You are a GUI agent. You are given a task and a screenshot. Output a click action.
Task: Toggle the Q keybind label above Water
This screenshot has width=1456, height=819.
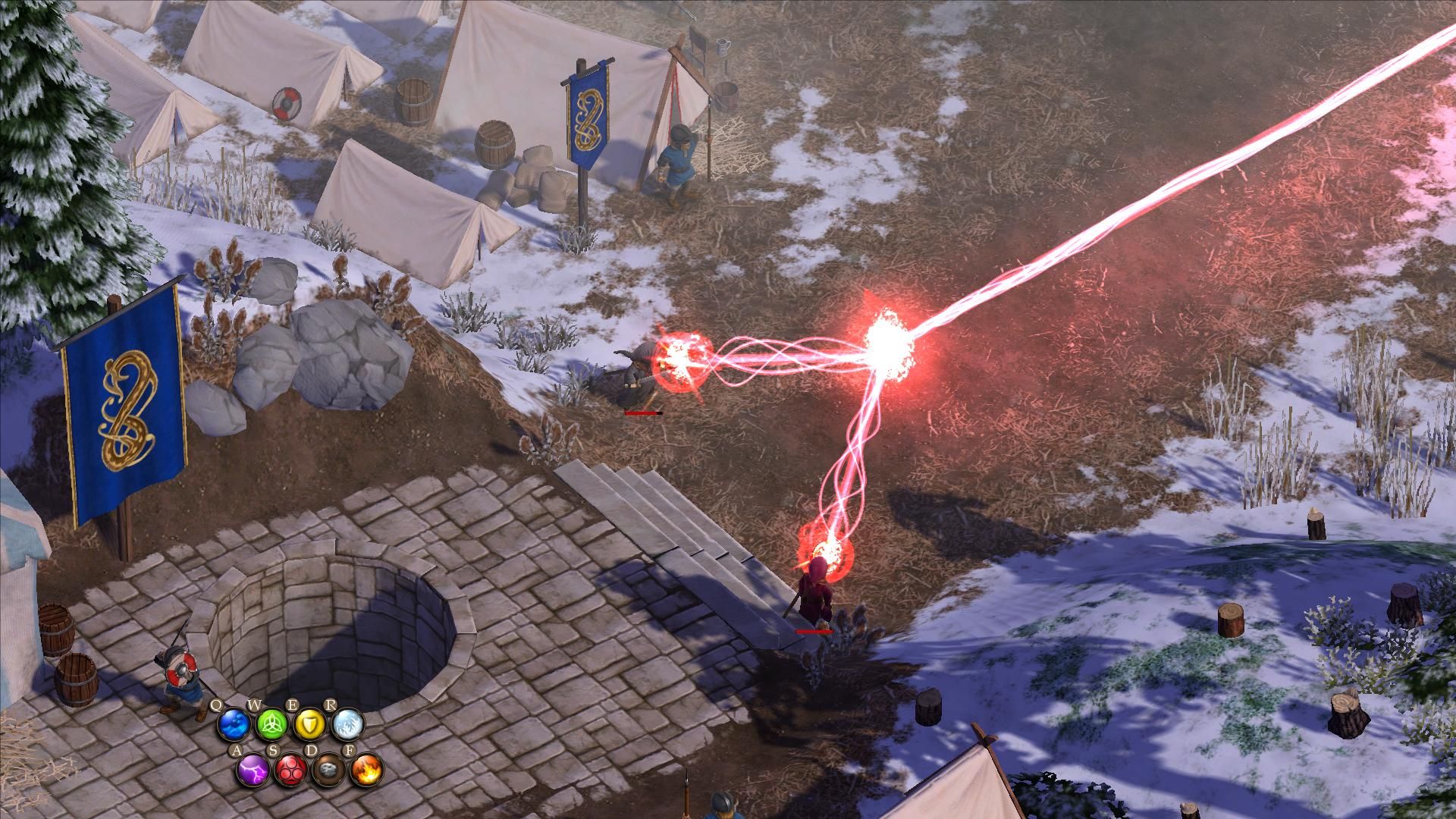click(217, 704)
